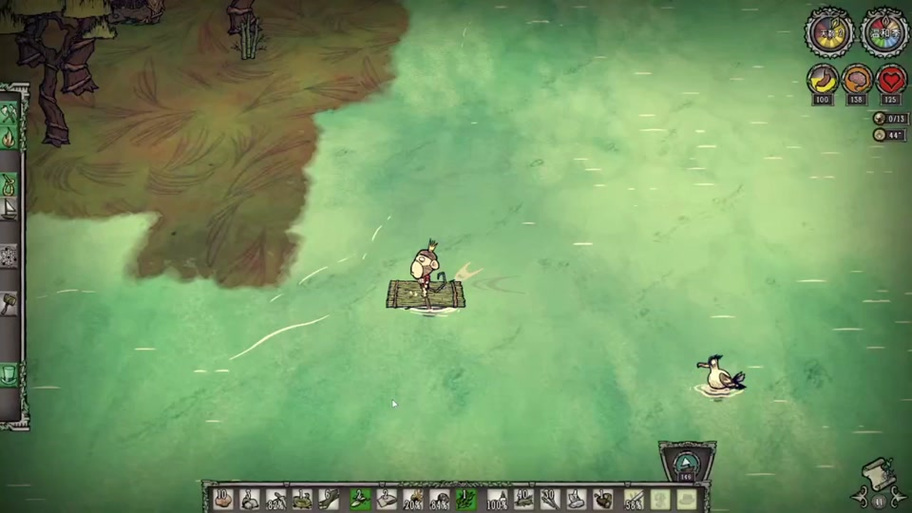This screenshot has width=912, height=513.
Task: Open the Light crafting tab with flame
Action: pos(10,135)
